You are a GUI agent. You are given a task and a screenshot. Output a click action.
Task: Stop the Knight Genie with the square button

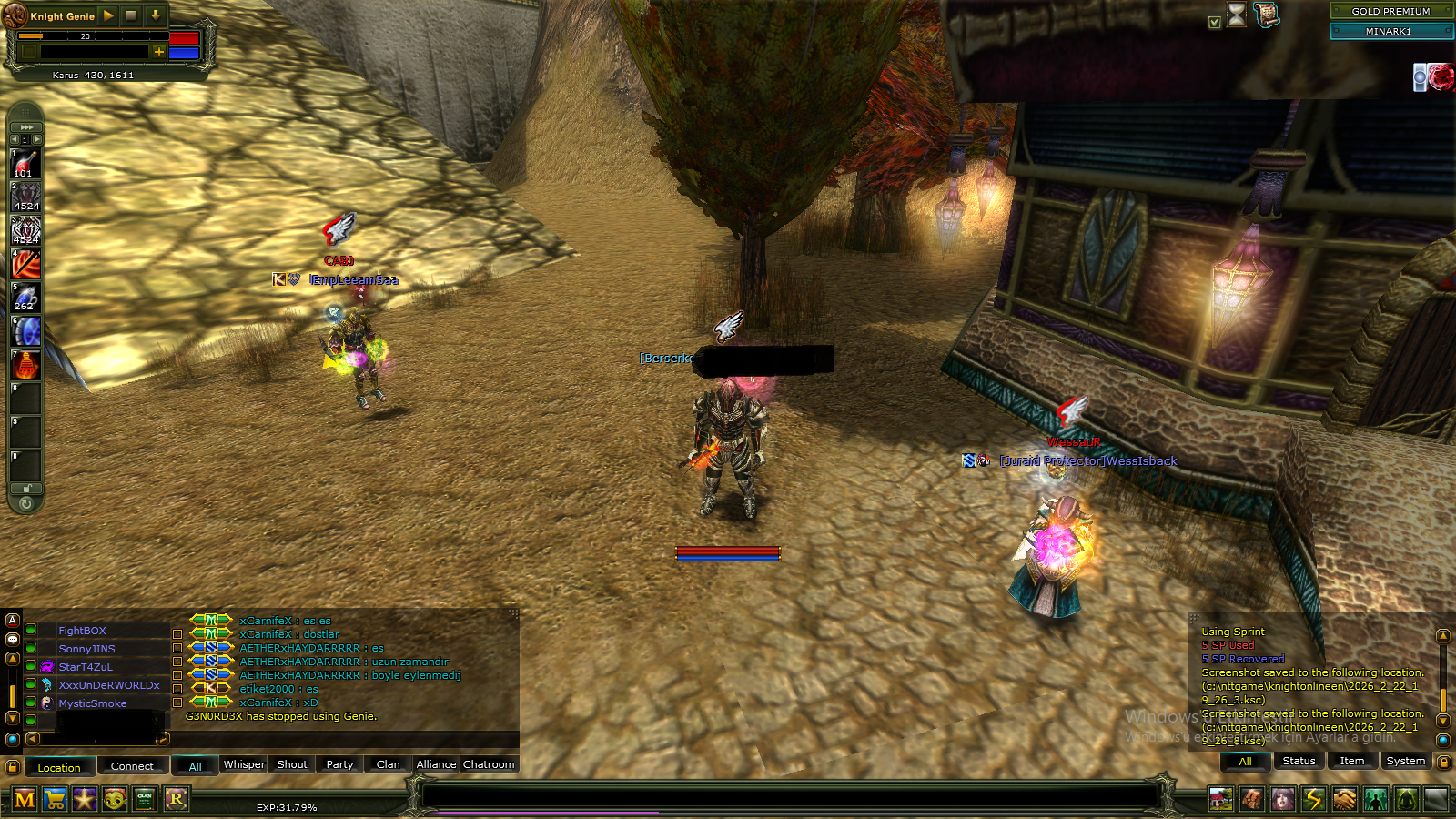[131, 15]
